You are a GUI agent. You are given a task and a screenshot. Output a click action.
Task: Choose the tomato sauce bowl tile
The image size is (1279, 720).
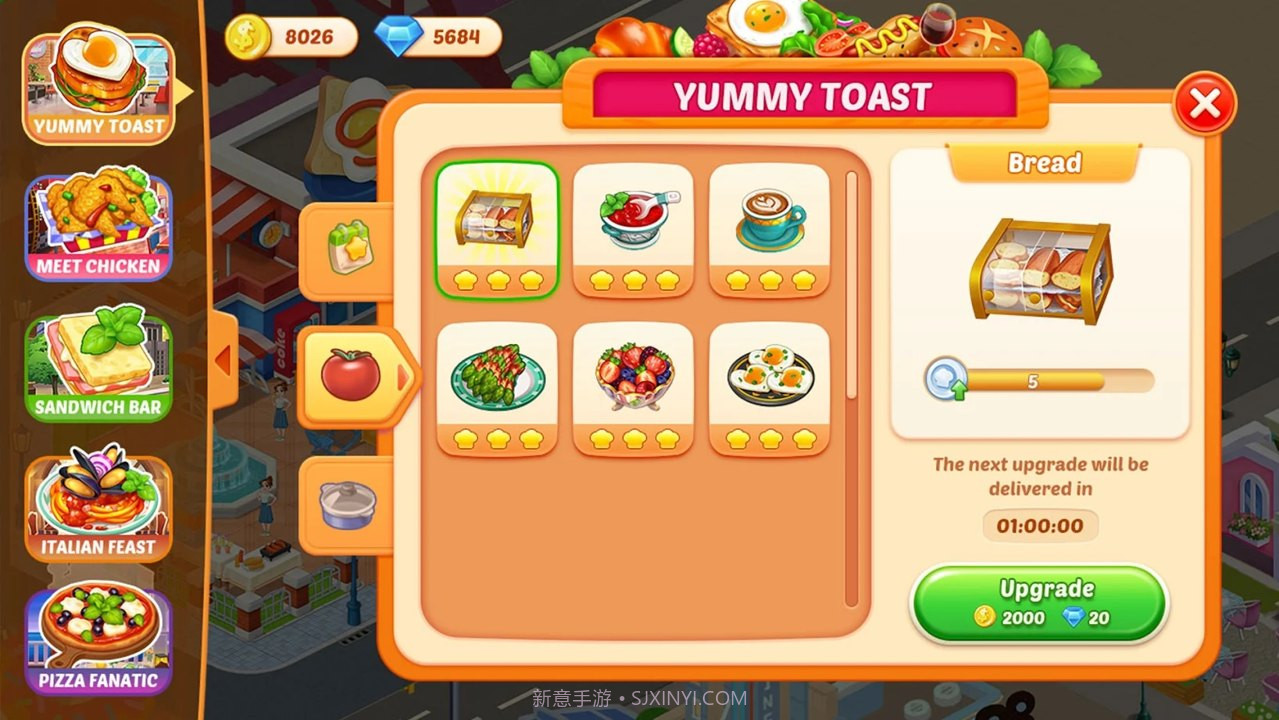[x=633, y=230]
